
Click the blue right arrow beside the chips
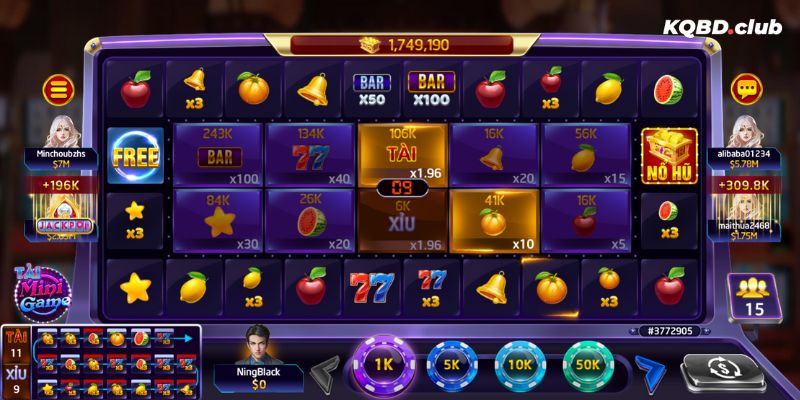(x=651, y=370)
